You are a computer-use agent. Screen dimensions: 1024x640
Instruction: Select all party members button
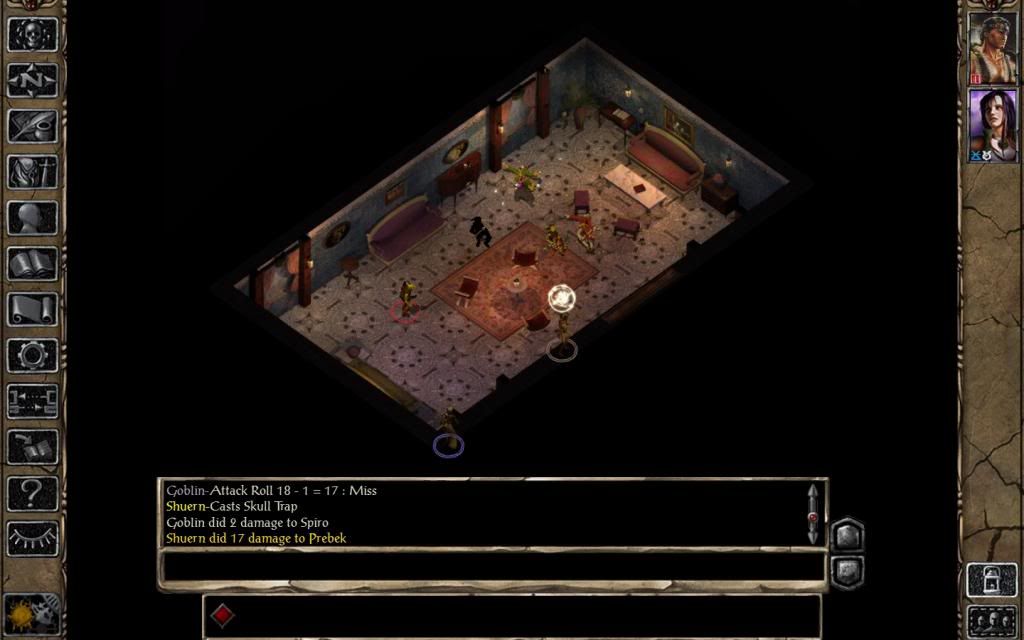coord(991,620)
